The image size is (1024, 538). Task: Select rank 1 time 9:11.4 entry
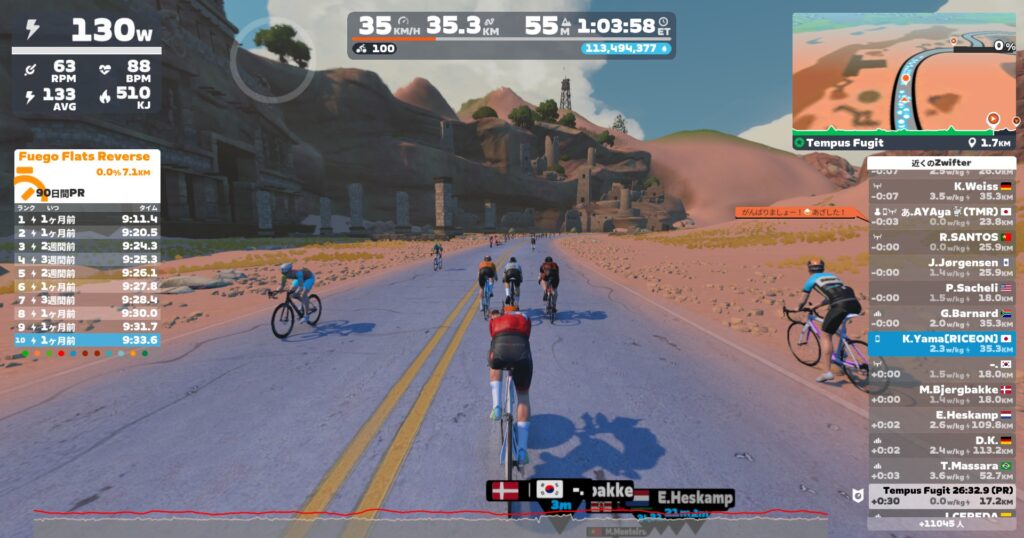tap(87, 218)
